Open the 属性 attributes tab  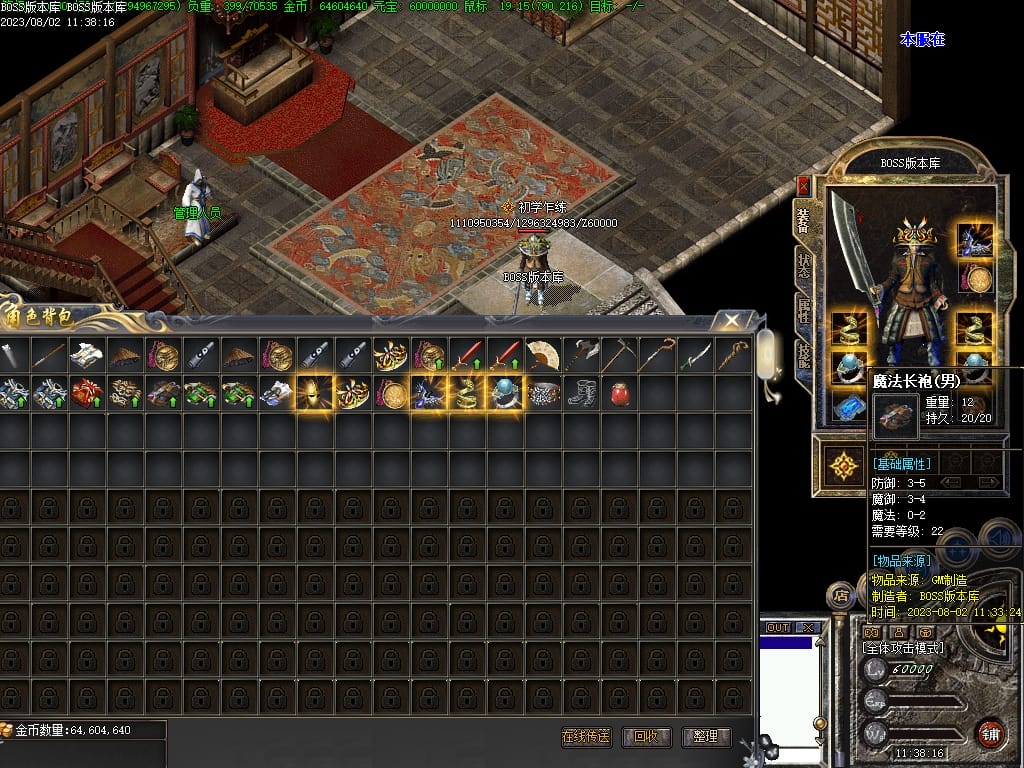pos(803,310)
